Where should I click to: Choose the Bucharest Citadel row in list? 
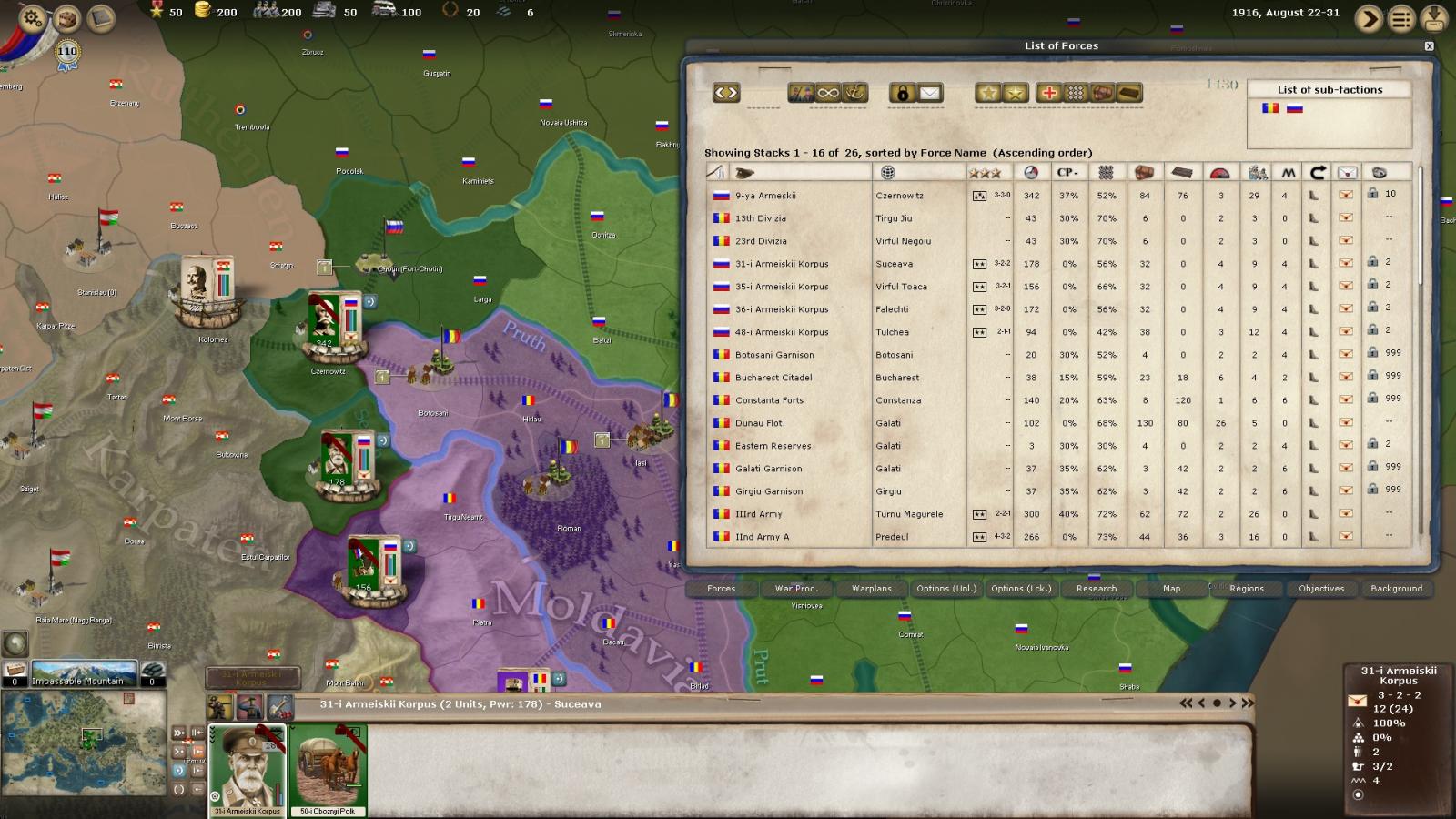773,378
